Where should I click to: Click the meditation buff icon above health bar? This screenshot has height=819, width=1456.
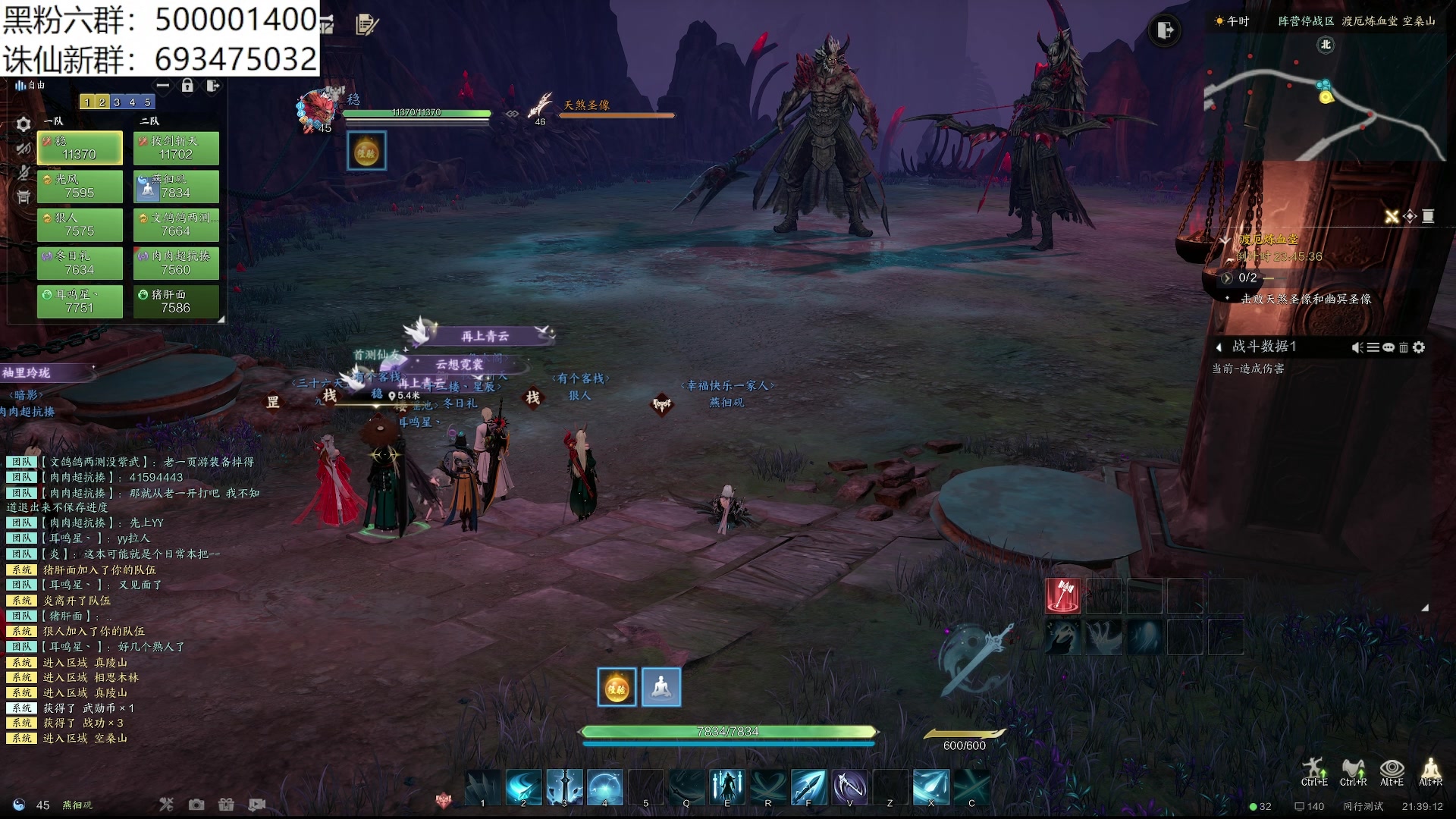coord(661,687)
